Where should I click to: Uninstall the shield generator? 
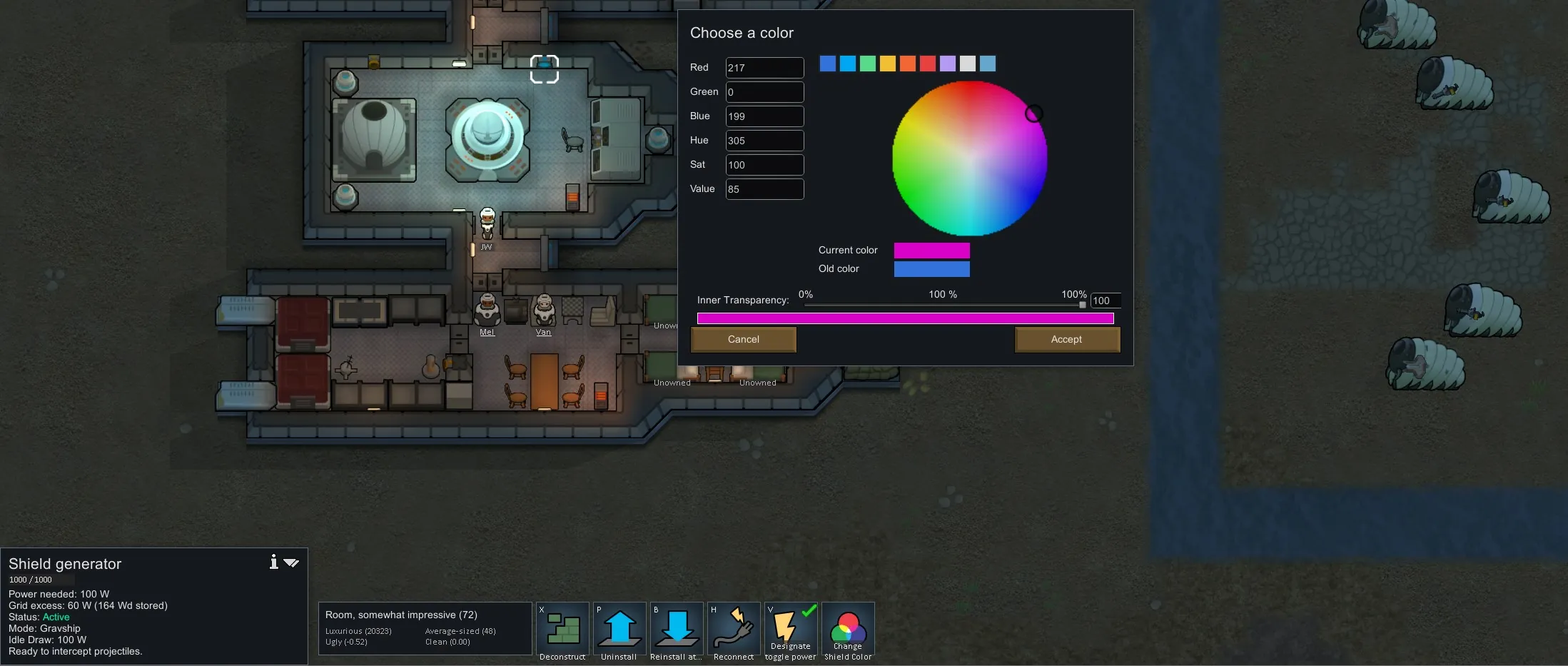[x=619, y=630]
